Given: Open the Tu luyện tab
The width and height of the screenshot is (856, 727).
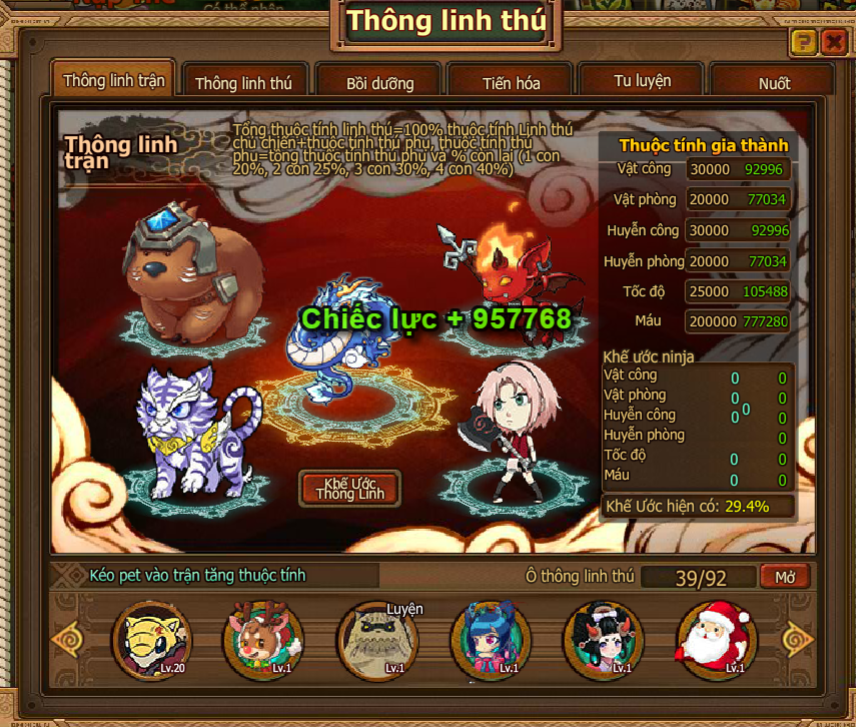Looking at the screenshot, I should pyautogui.click(x=642, y=81).
